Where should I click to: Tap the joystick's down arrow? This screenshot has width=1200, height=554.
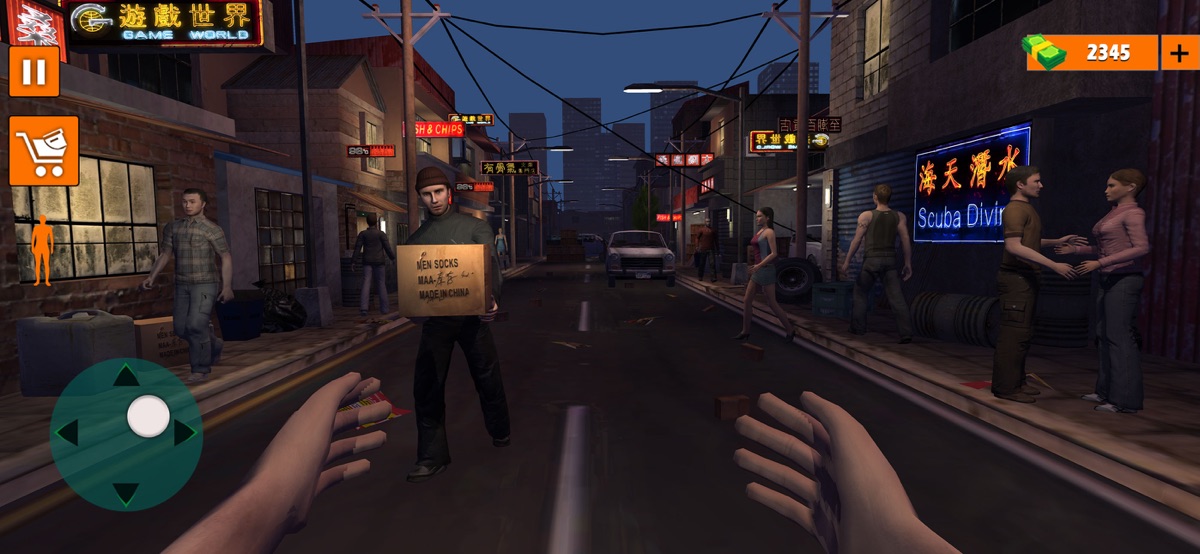pos(125,492)
